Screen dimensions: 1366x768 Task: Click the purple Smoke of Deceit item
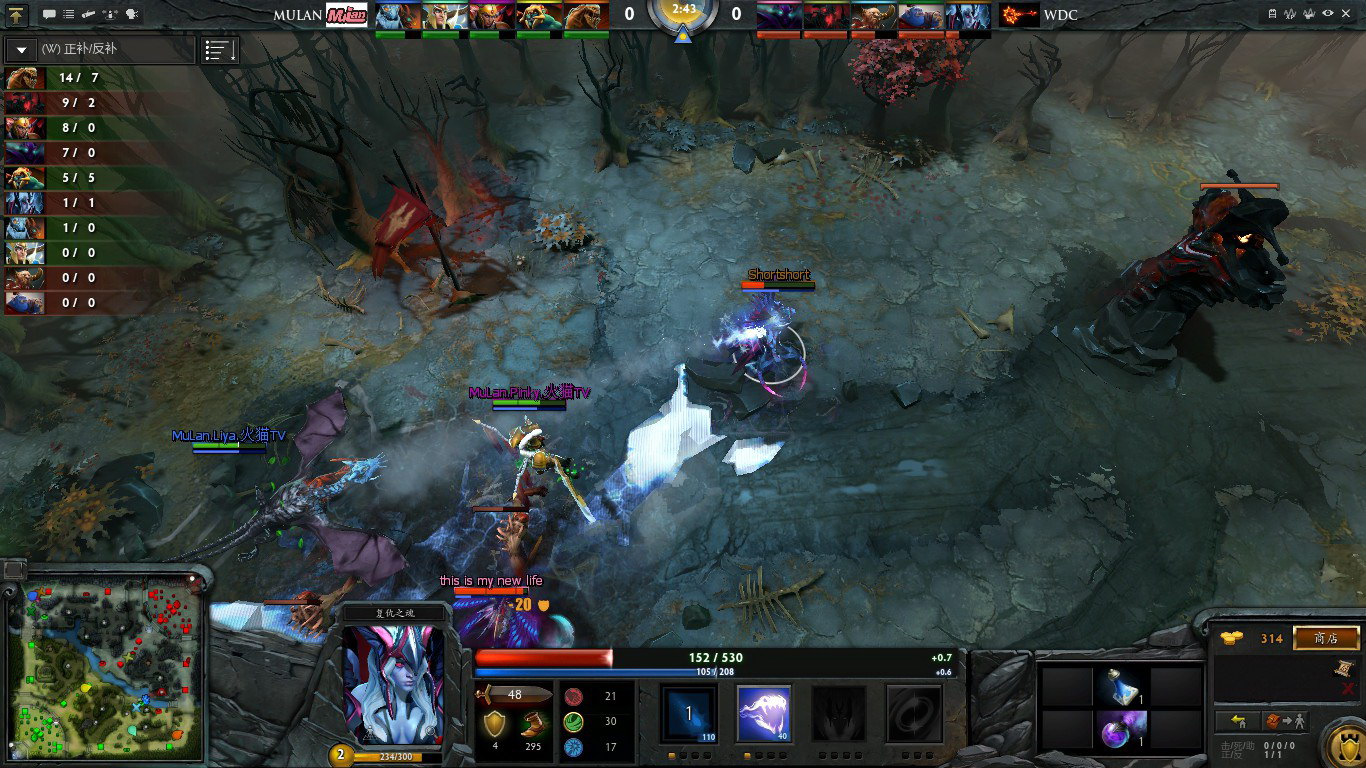pos(1121,727)
